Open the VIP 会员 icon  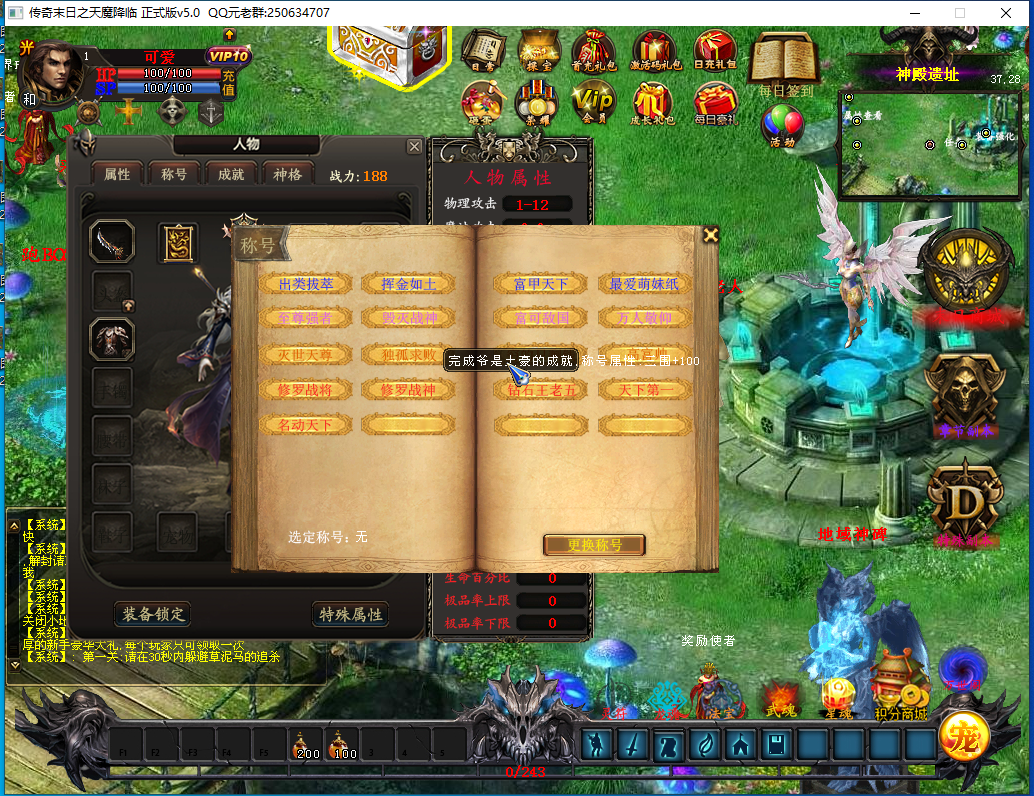pyautogui.click(x=593, y=101)
